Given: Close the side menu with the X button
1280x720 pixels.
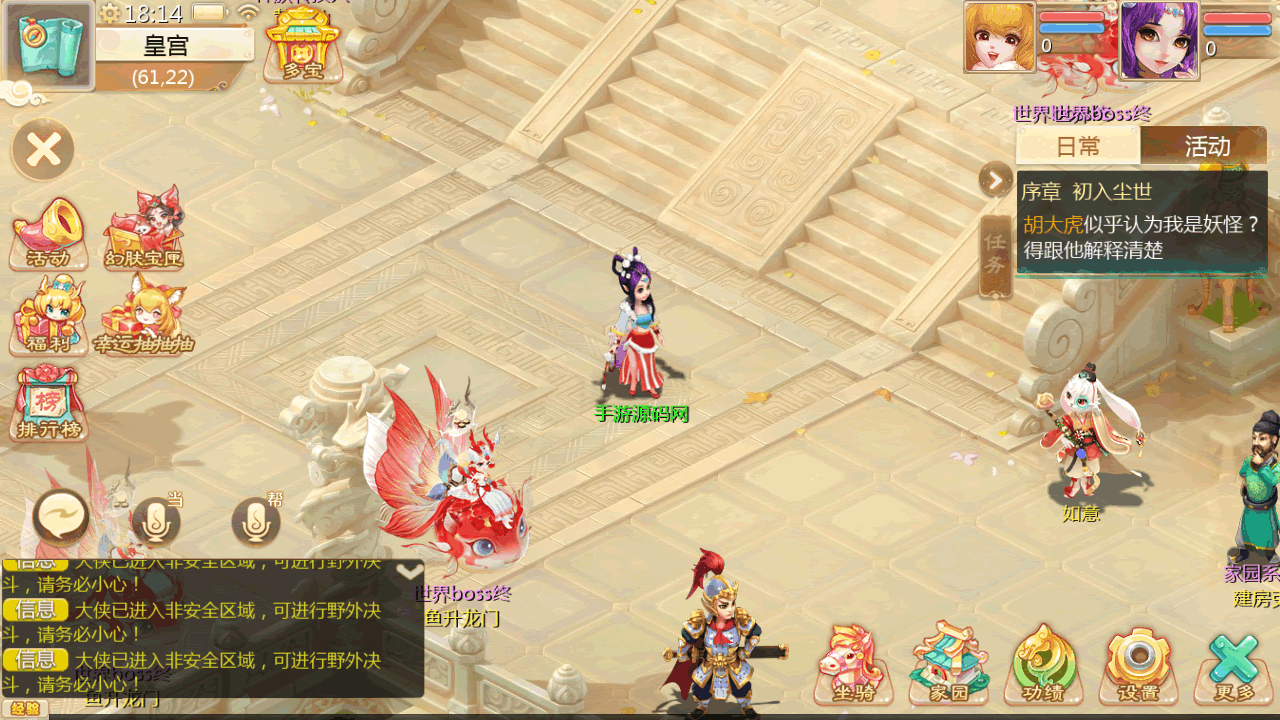Looking at the screenshot, I should click(x=44, y=150).
